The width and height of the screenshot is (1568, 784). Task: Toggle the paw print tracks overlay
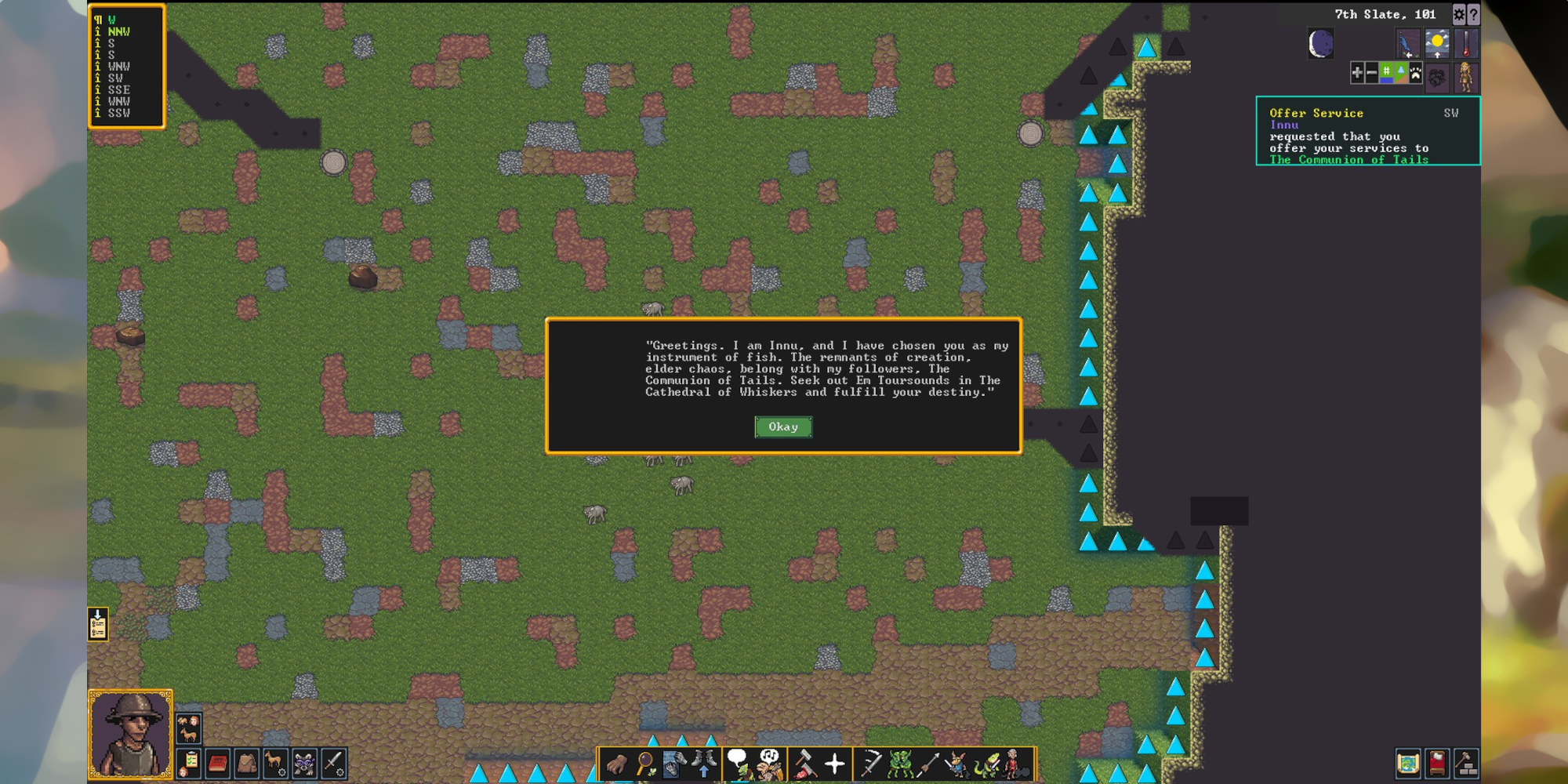(x=1416, y=73)
